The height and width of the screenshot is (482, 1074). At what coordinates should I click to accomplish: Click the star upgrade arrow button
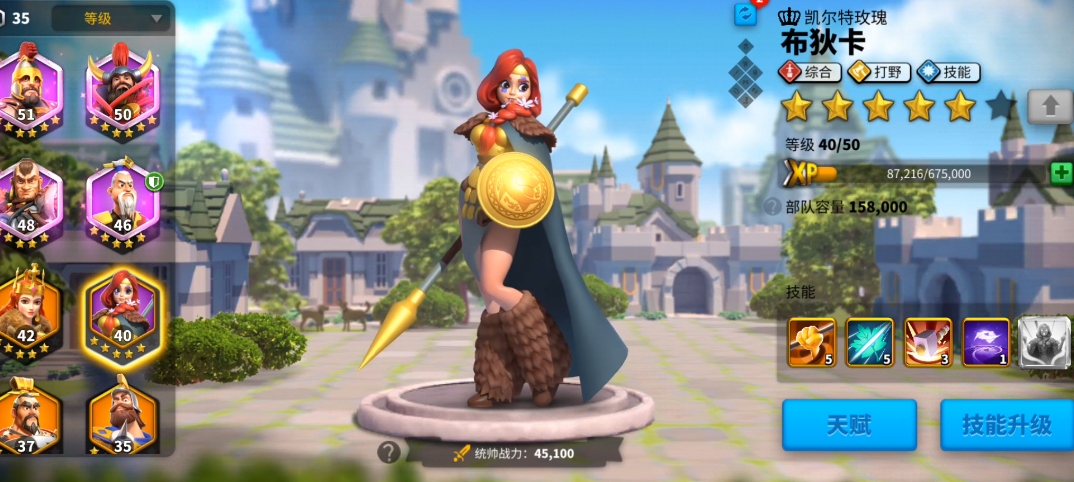[1050, 105]
